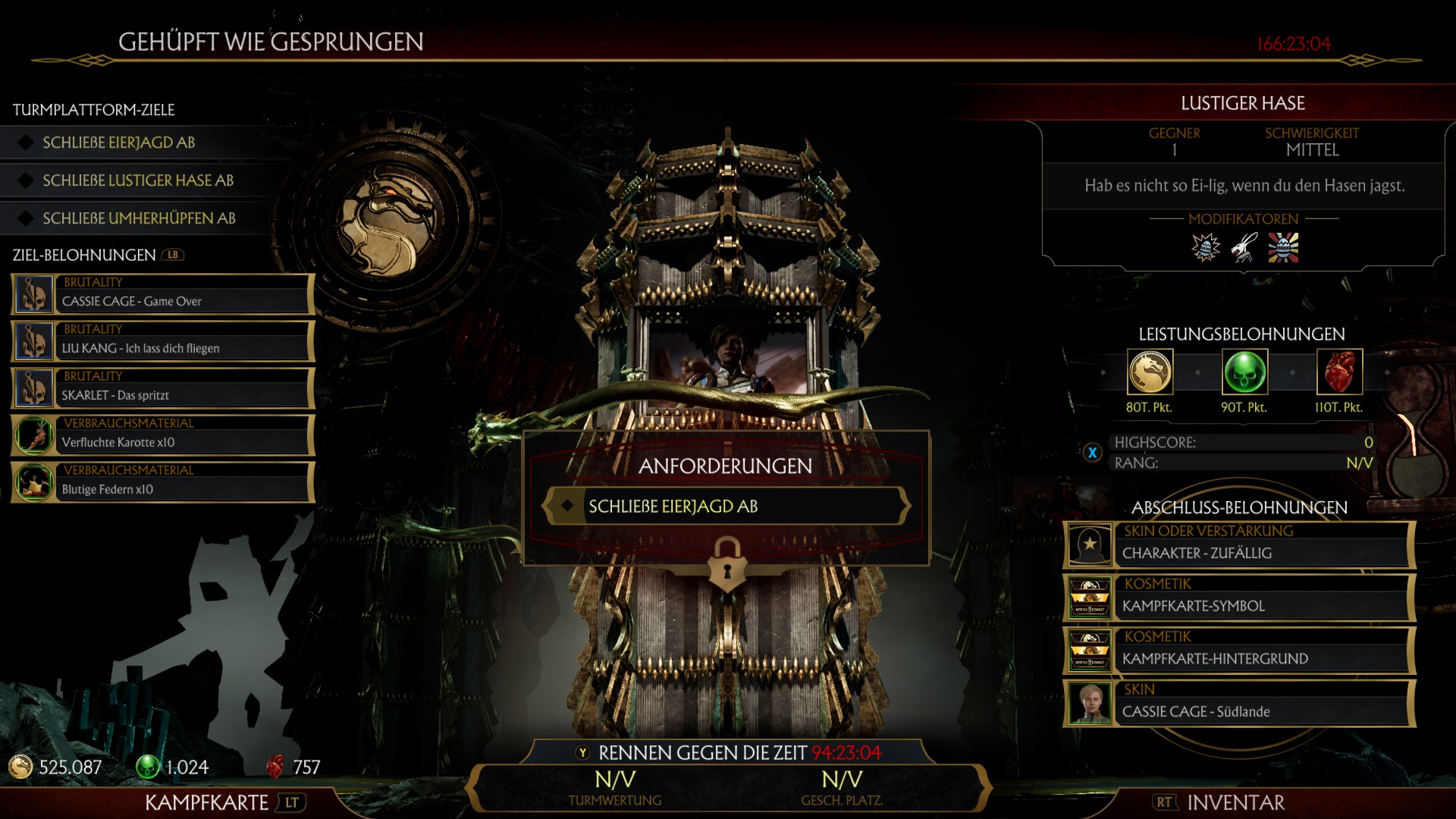Choose the Schließe Umherhüpfen ab goal
The height and width of the screenshot is (819, 1456).
pyautogui.click(x=139, y=218)
